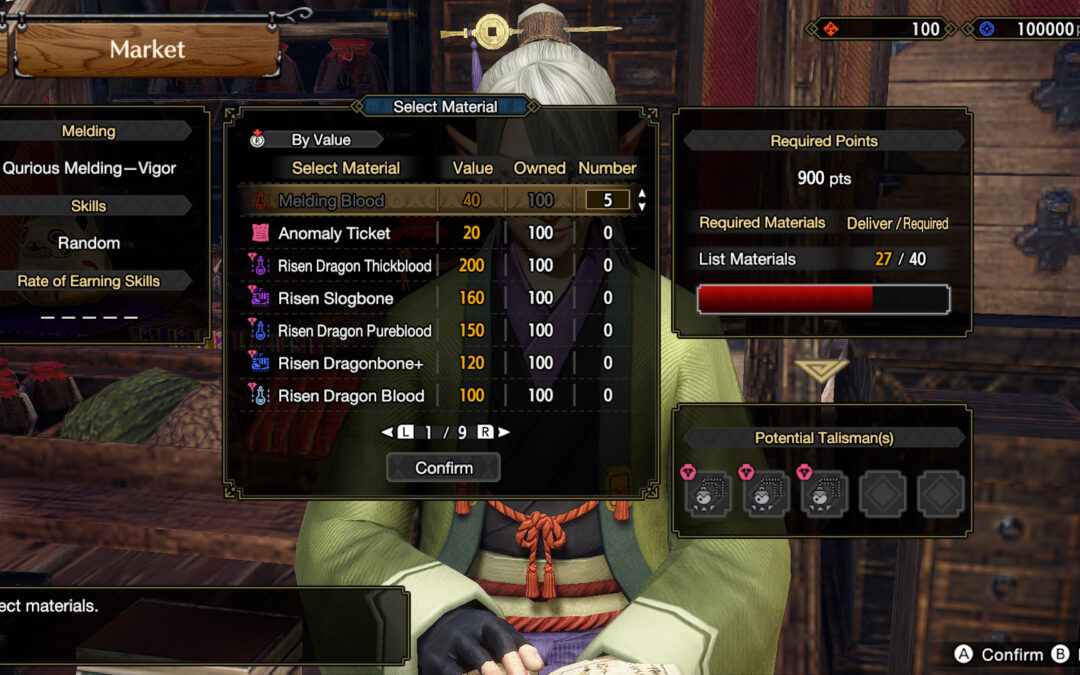1080x675 pixels.
Task: Change the By Value sort option
Action: point(318,140)
